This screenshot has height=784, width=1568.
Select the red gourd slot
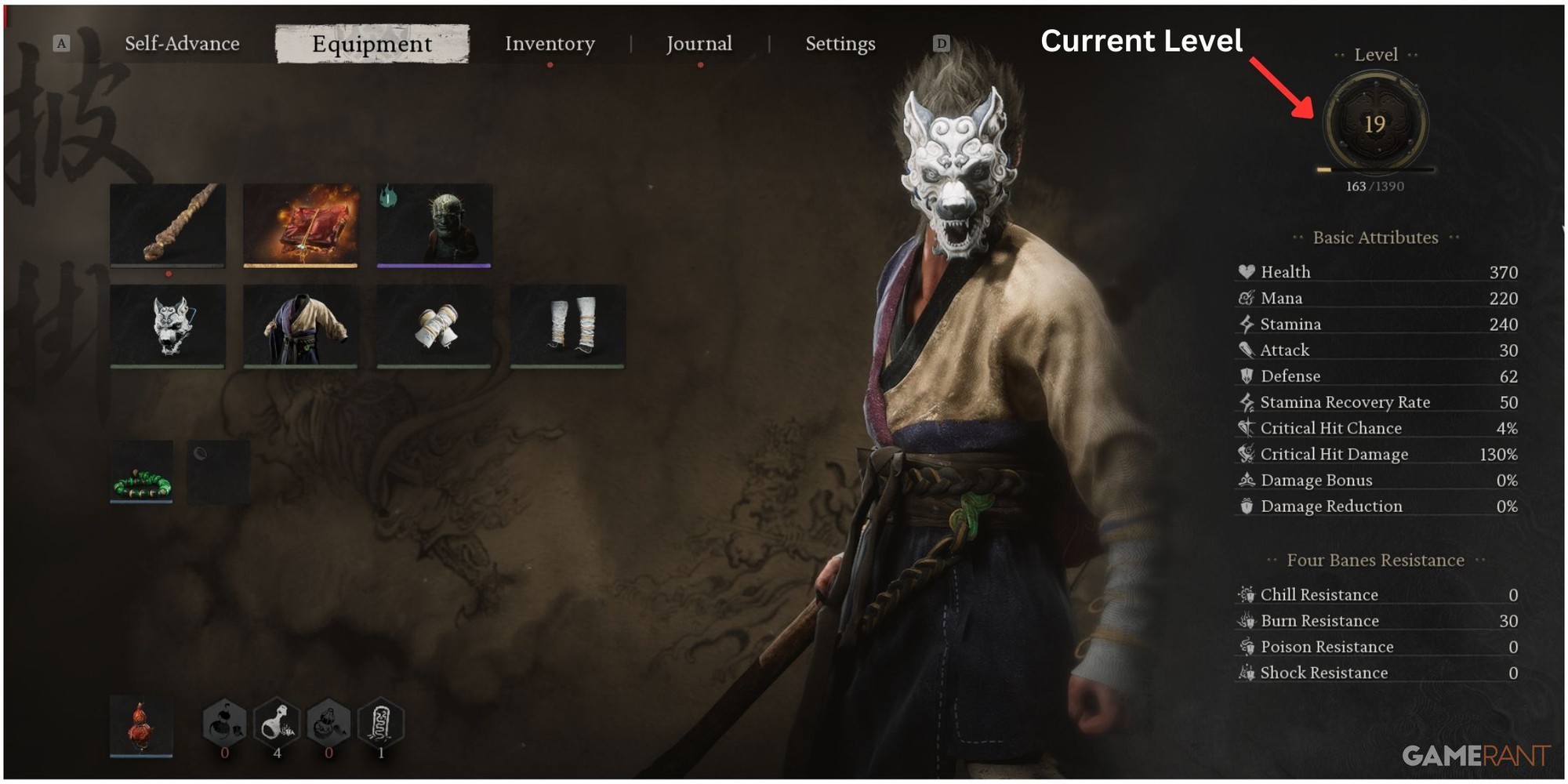coord(141,726)
